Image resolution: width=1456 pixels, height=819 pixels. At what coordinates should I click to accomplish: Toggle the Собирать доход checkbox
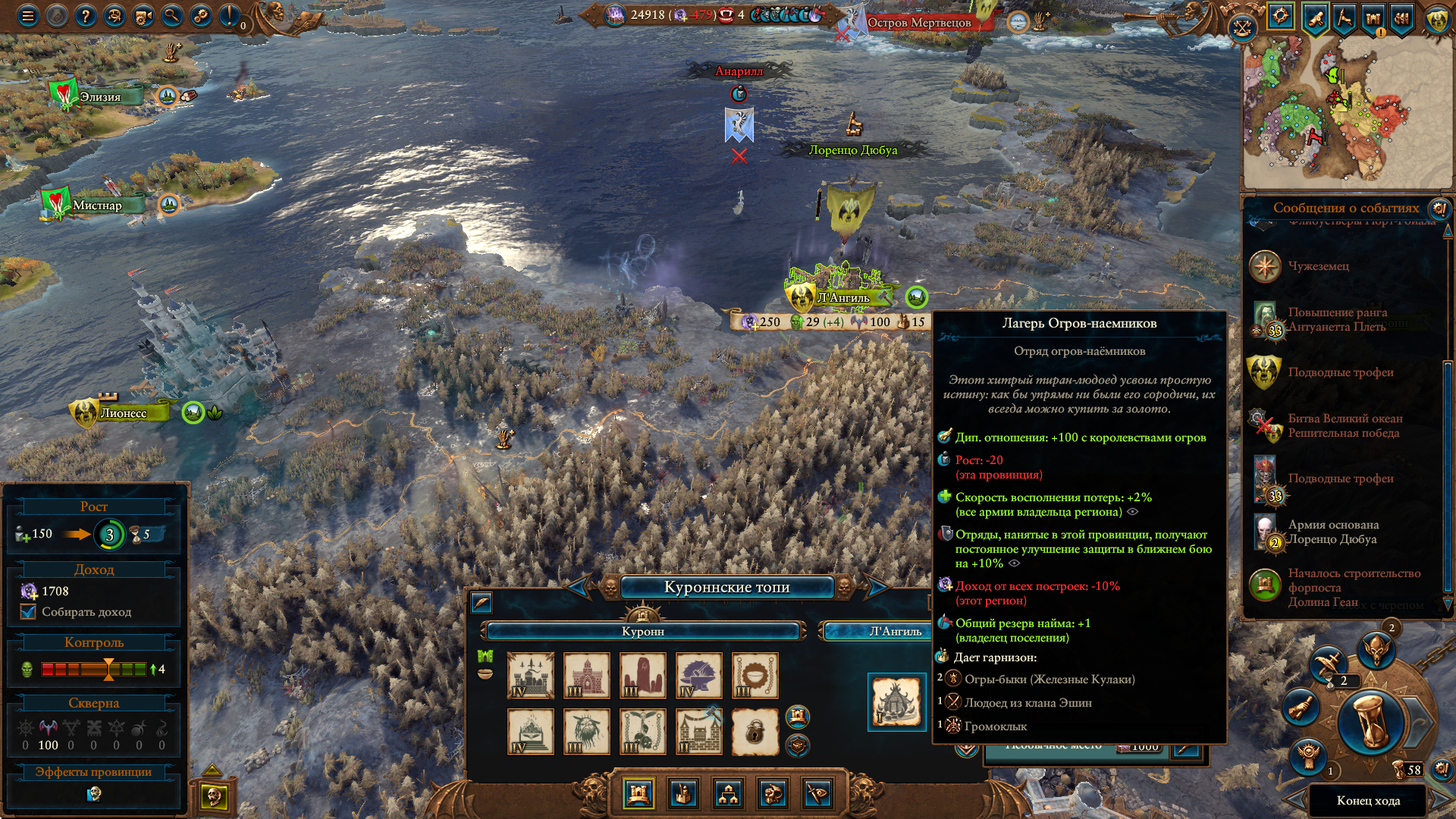click(29, 612)
